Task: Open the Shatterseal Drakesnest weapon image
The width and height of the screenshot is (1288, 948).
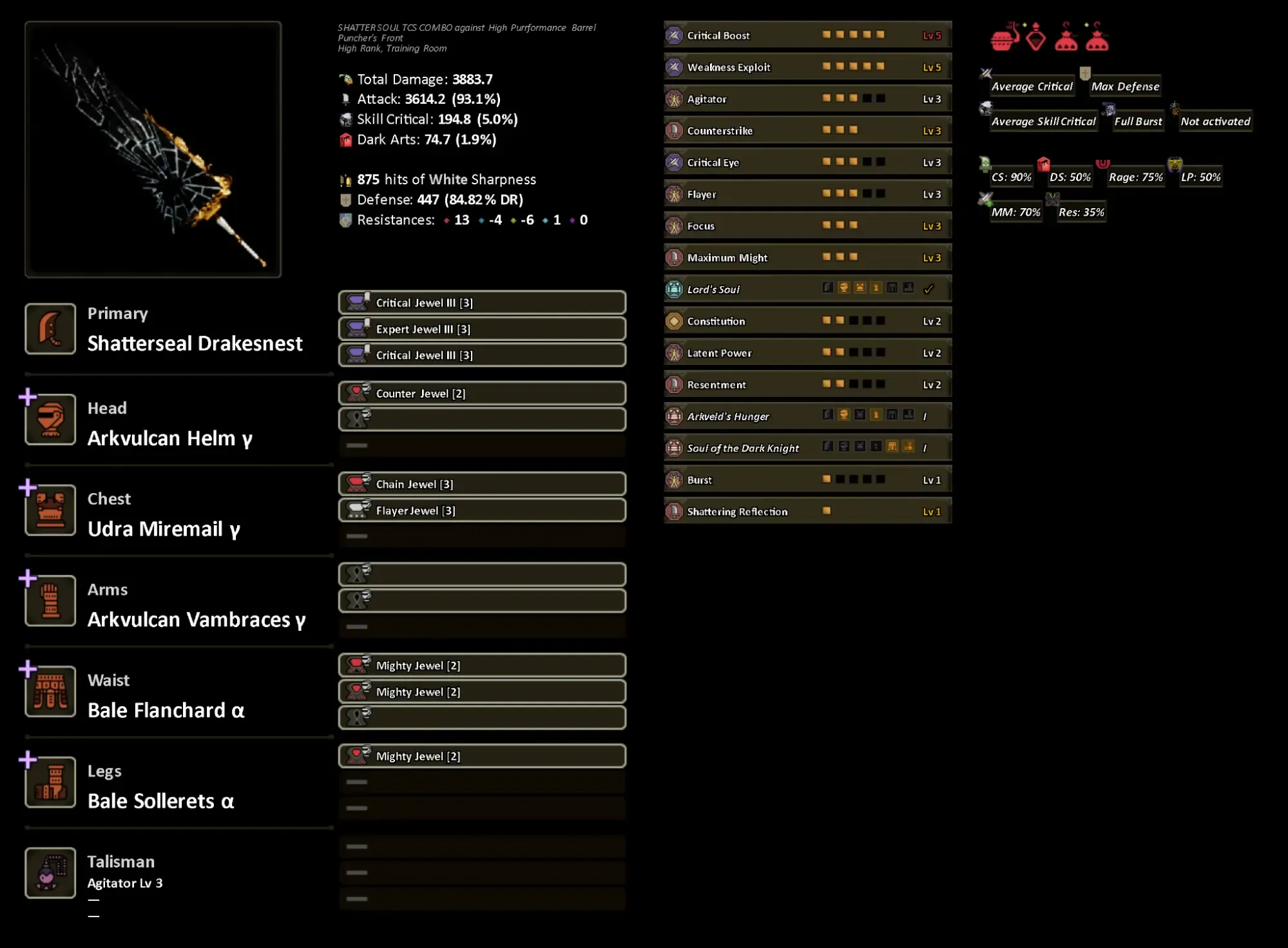Action: (153, 150)
